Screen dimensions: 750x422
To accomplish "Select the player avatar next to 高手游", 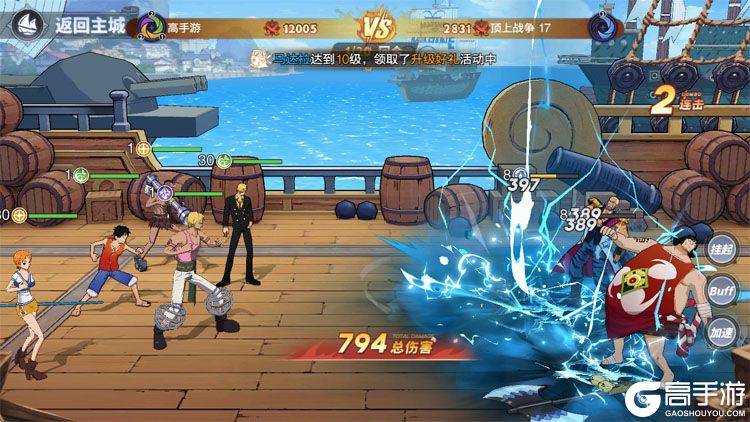I will pos(152,26).
